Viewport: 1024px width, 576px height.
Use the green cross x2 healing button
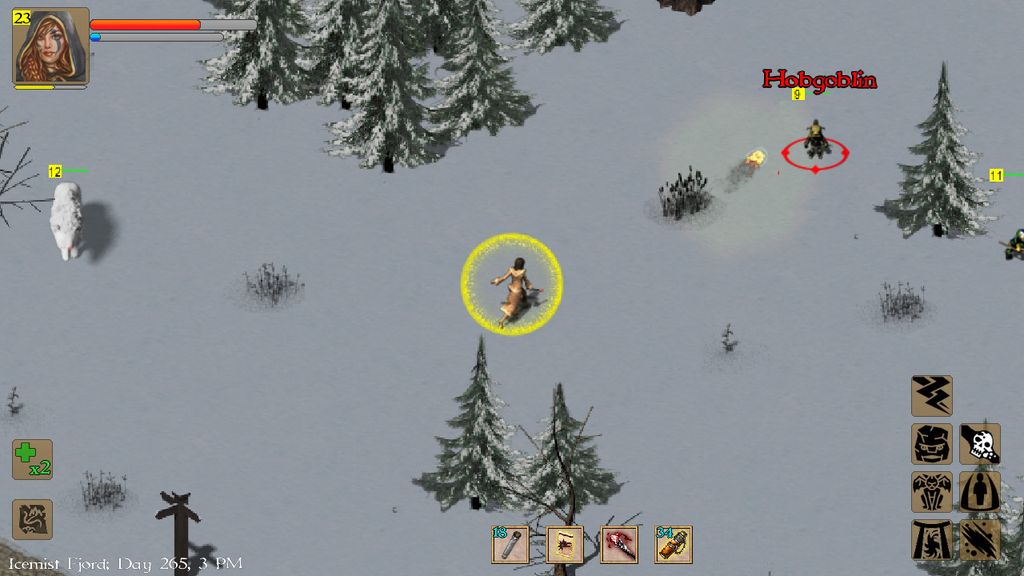[x=32, y=460]
